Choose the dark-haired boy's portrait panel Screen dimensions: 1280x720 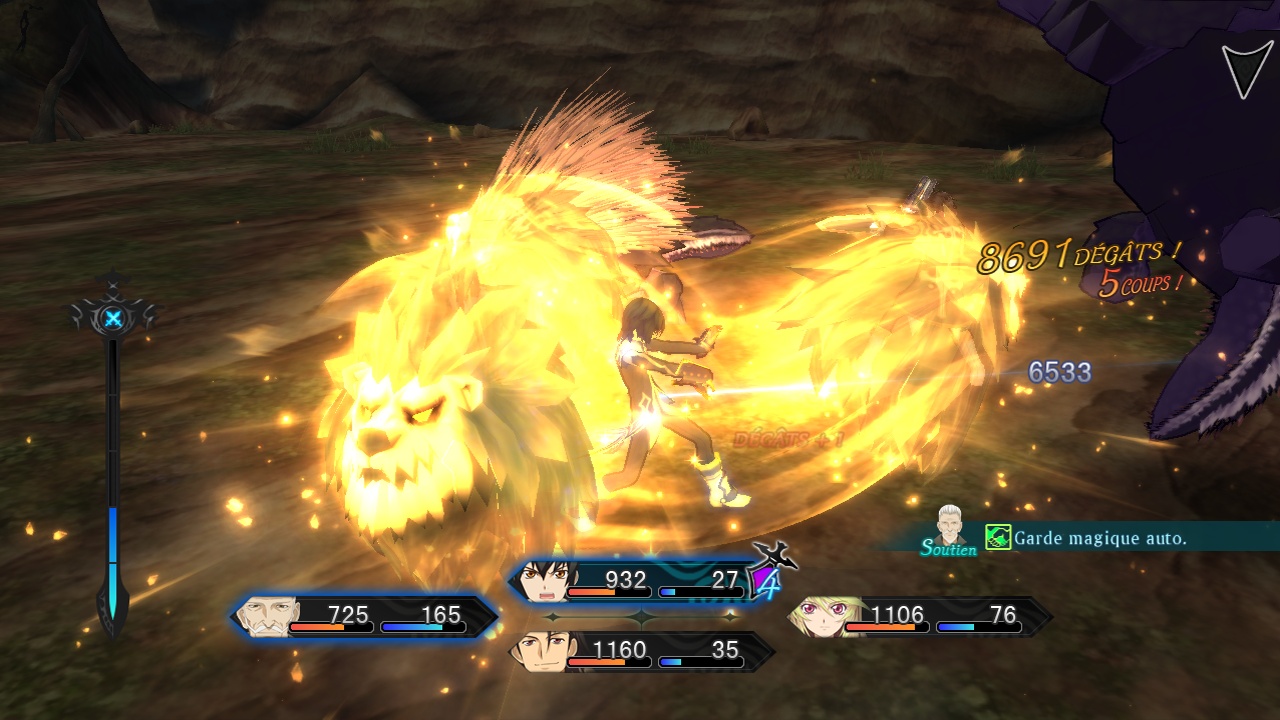(543, 582)
